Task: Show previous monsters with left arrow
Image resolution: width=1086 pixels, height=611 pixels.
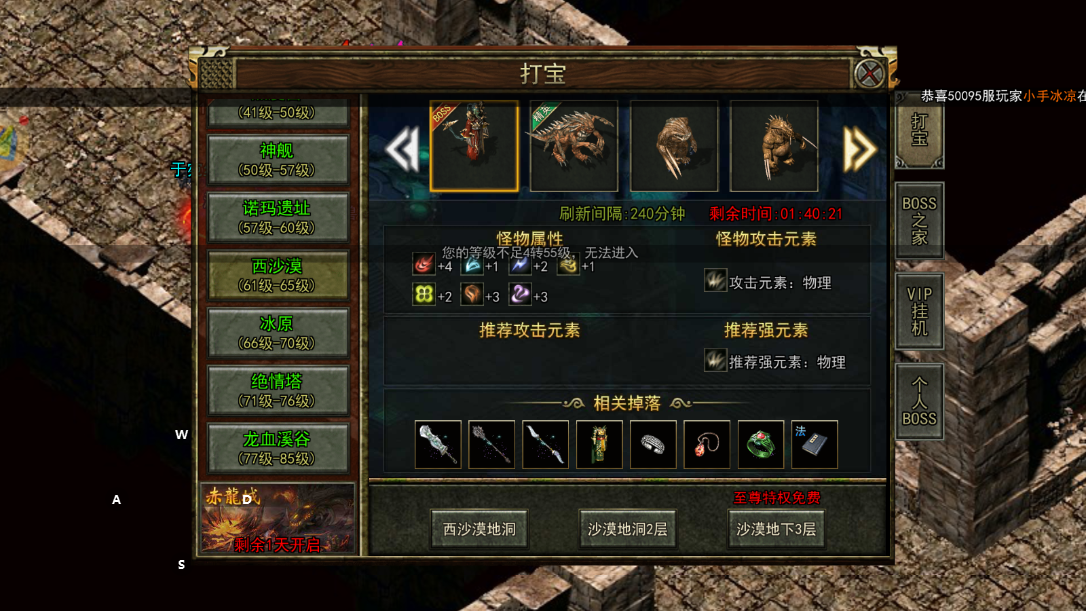Action: [402, 149]
